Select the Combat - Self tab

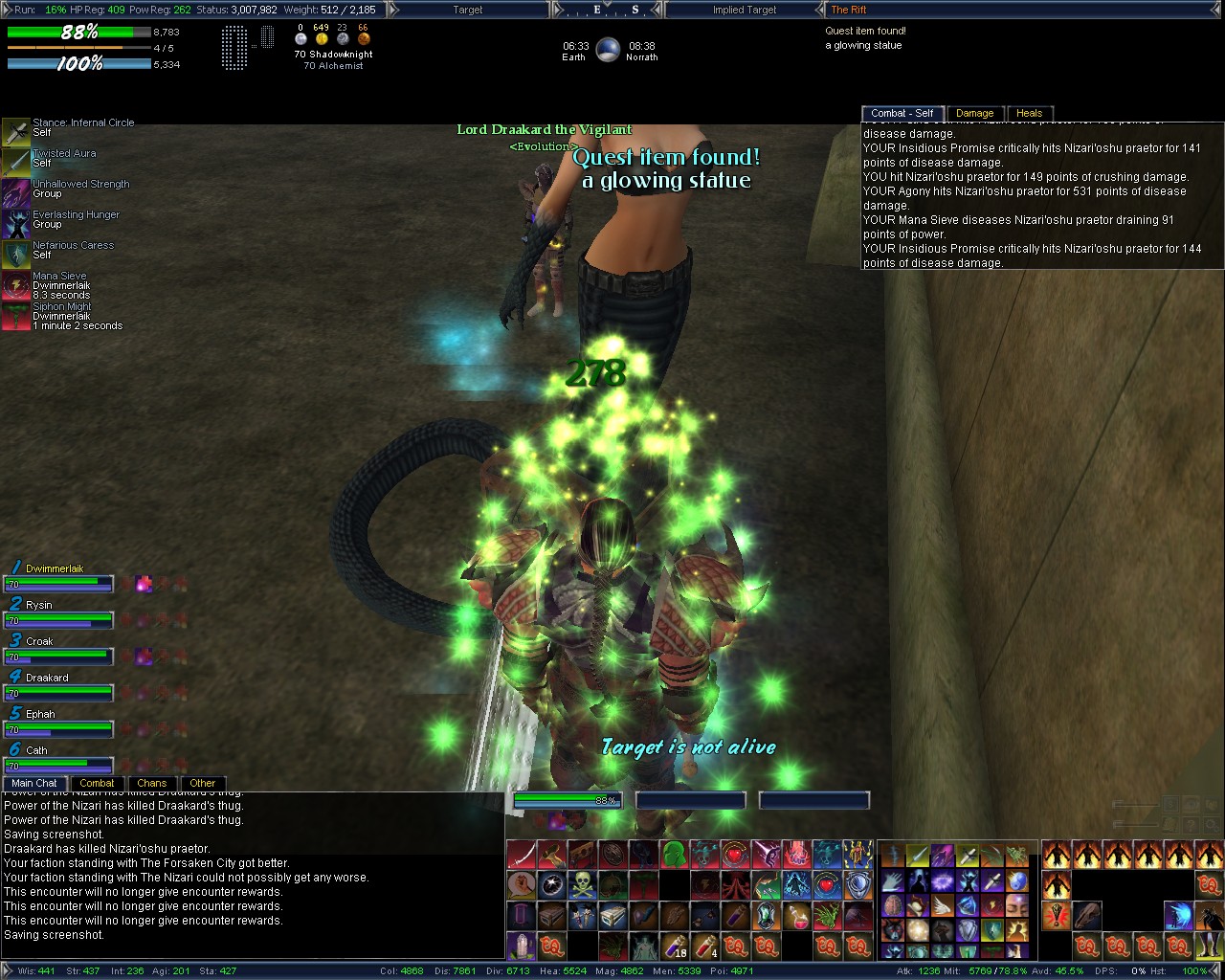click(902, 113)
